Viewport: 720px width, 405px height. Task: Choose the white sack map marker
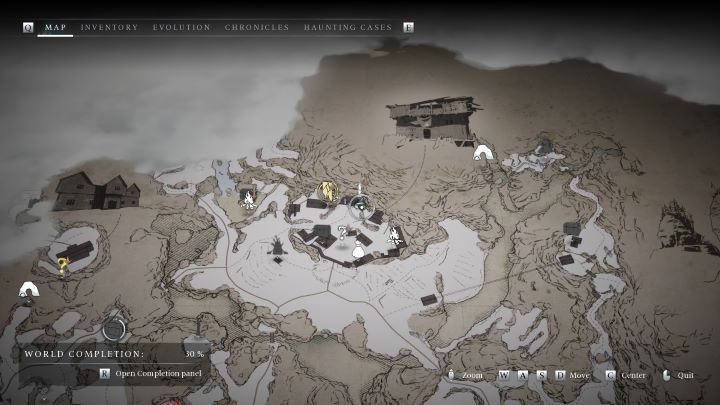358,252
